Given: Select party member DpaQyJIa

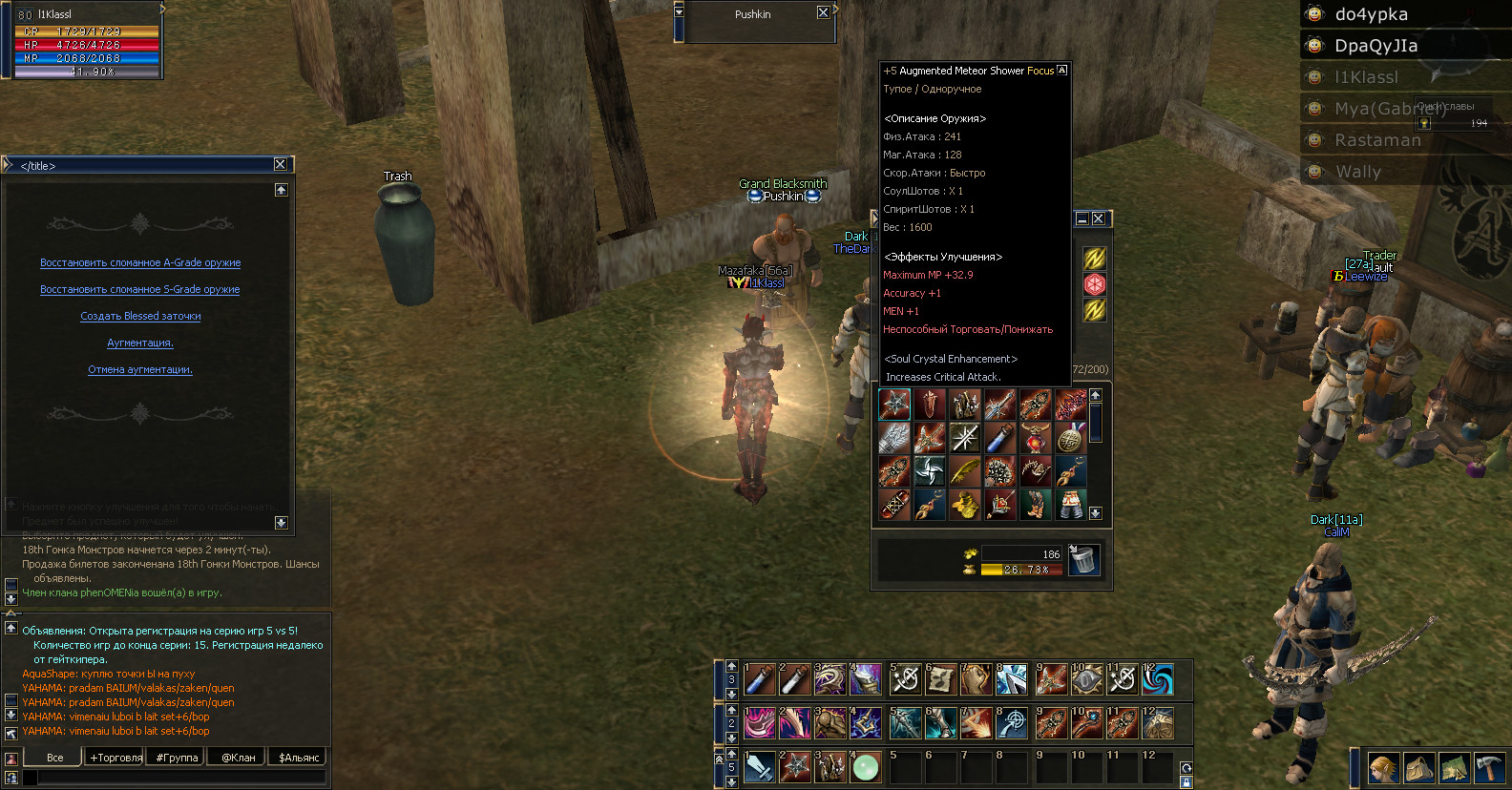Looking at the screenshot, I should [1375, 46].
